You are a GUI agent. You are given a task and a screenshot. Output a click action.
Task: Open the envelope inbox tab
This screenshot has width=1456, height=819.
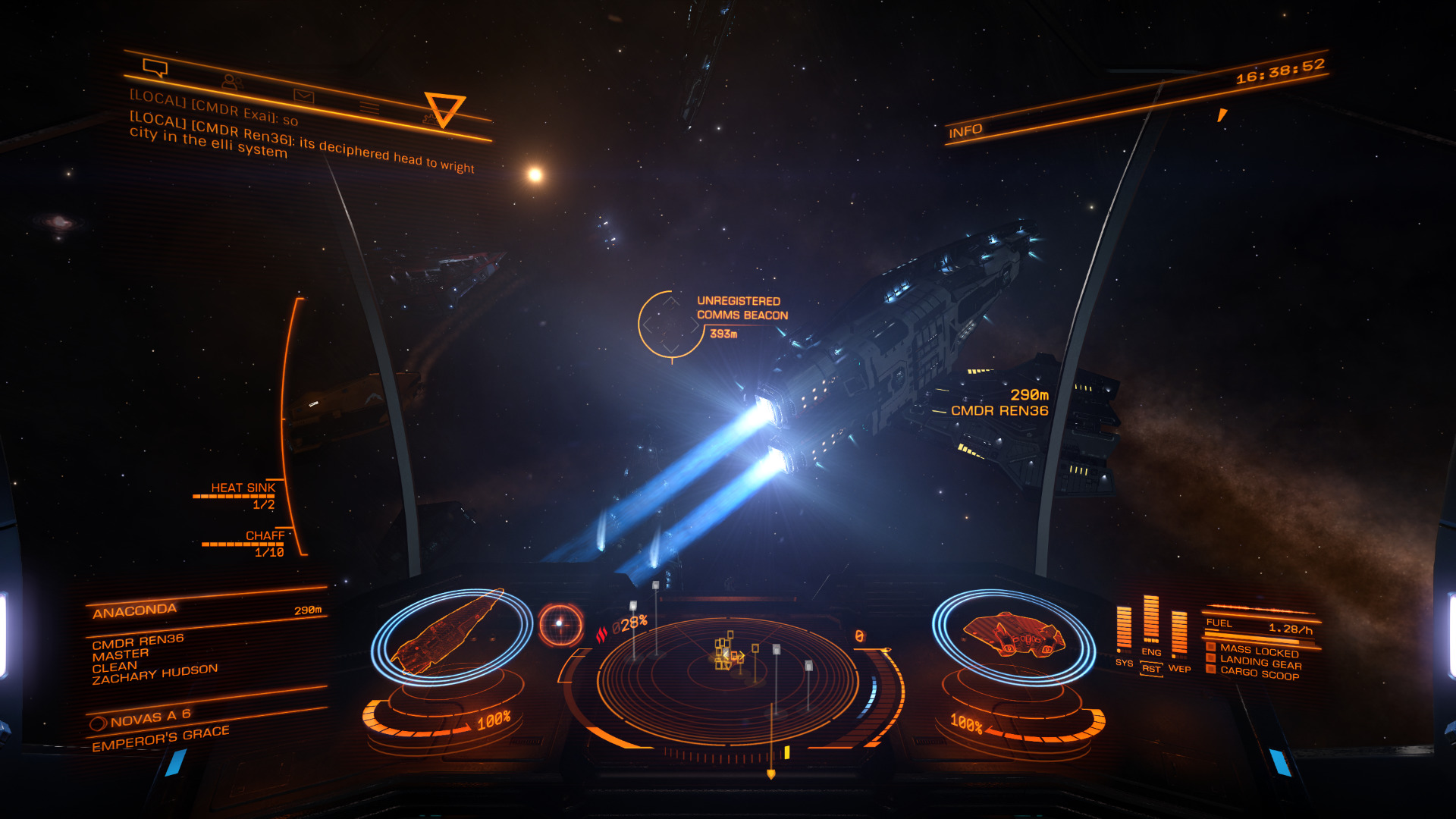(x=303, y=96)
